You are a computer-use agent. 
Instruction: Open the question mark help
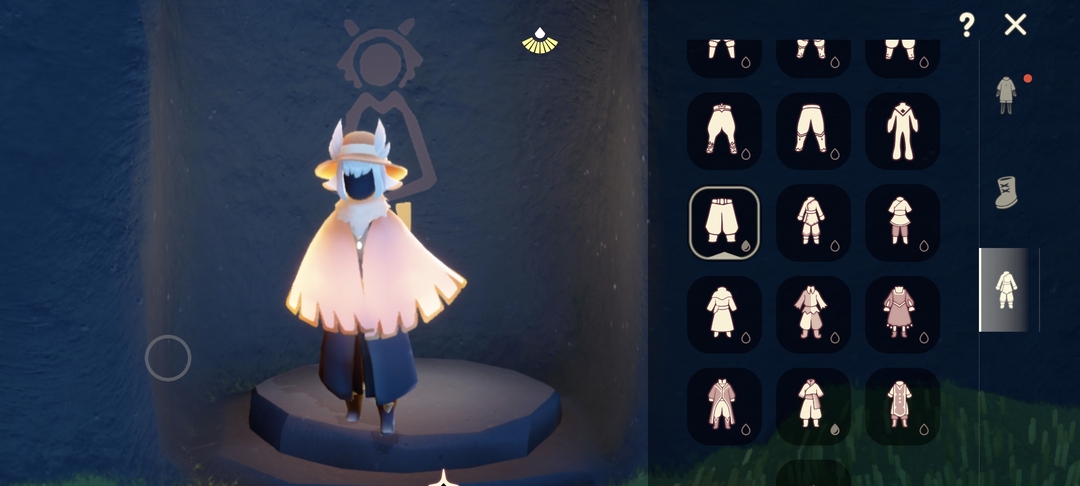[966, 25]
